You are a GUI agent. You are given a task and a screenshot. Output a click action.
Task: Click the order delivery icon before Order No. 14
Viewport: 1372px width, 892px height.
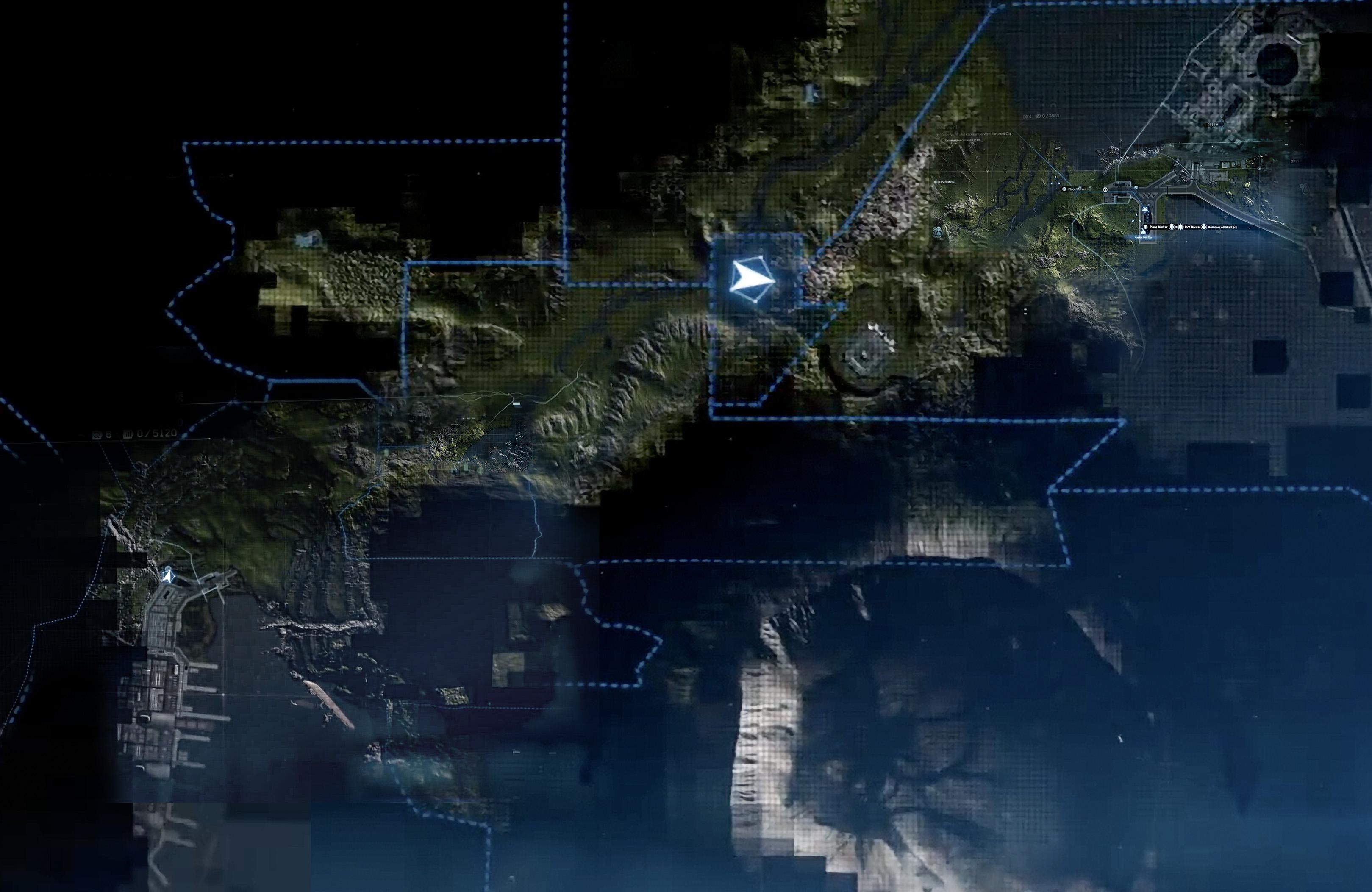(x=937, y=134)
